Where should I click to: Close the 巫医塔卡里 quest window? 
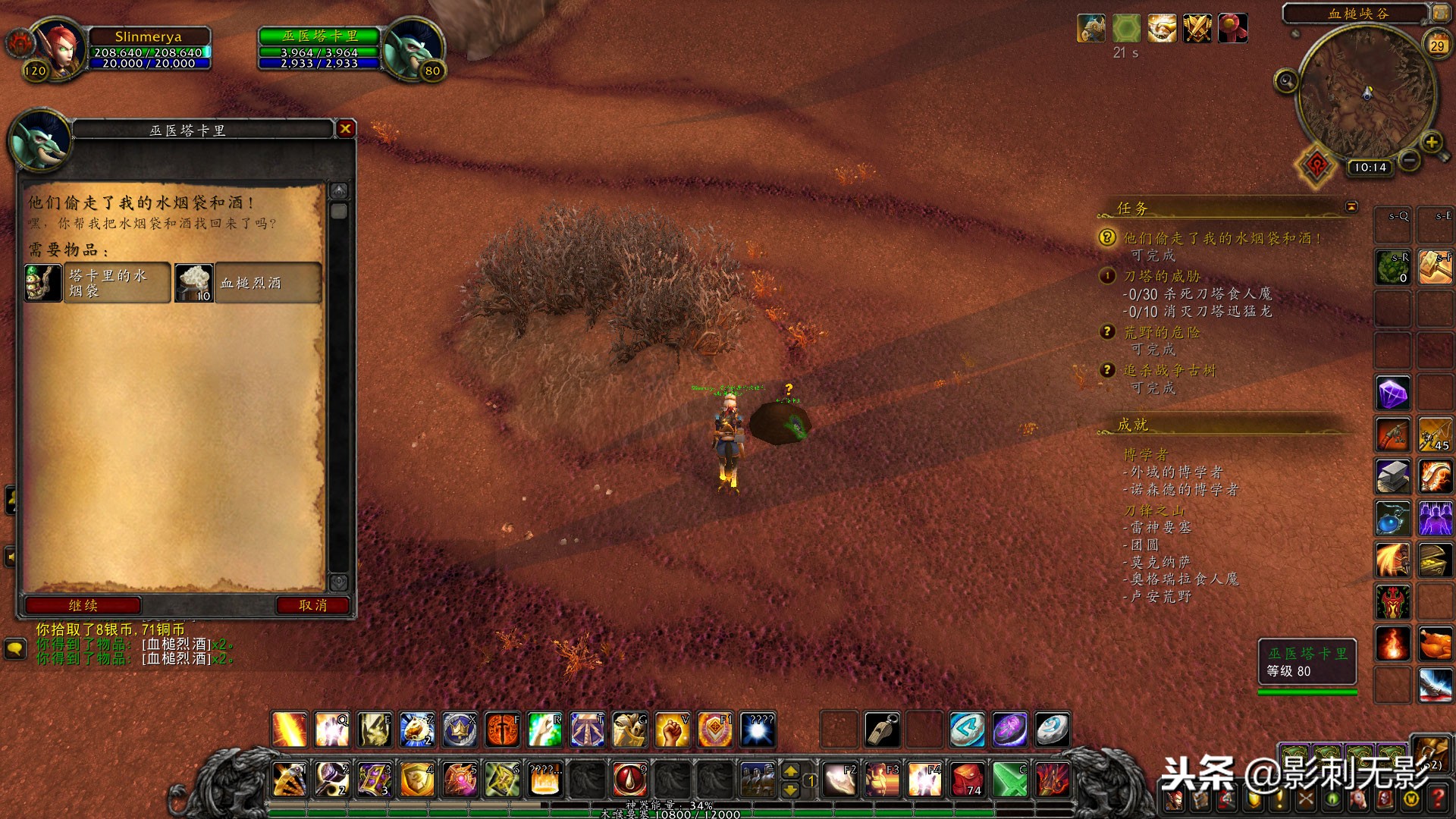[346, 129]
